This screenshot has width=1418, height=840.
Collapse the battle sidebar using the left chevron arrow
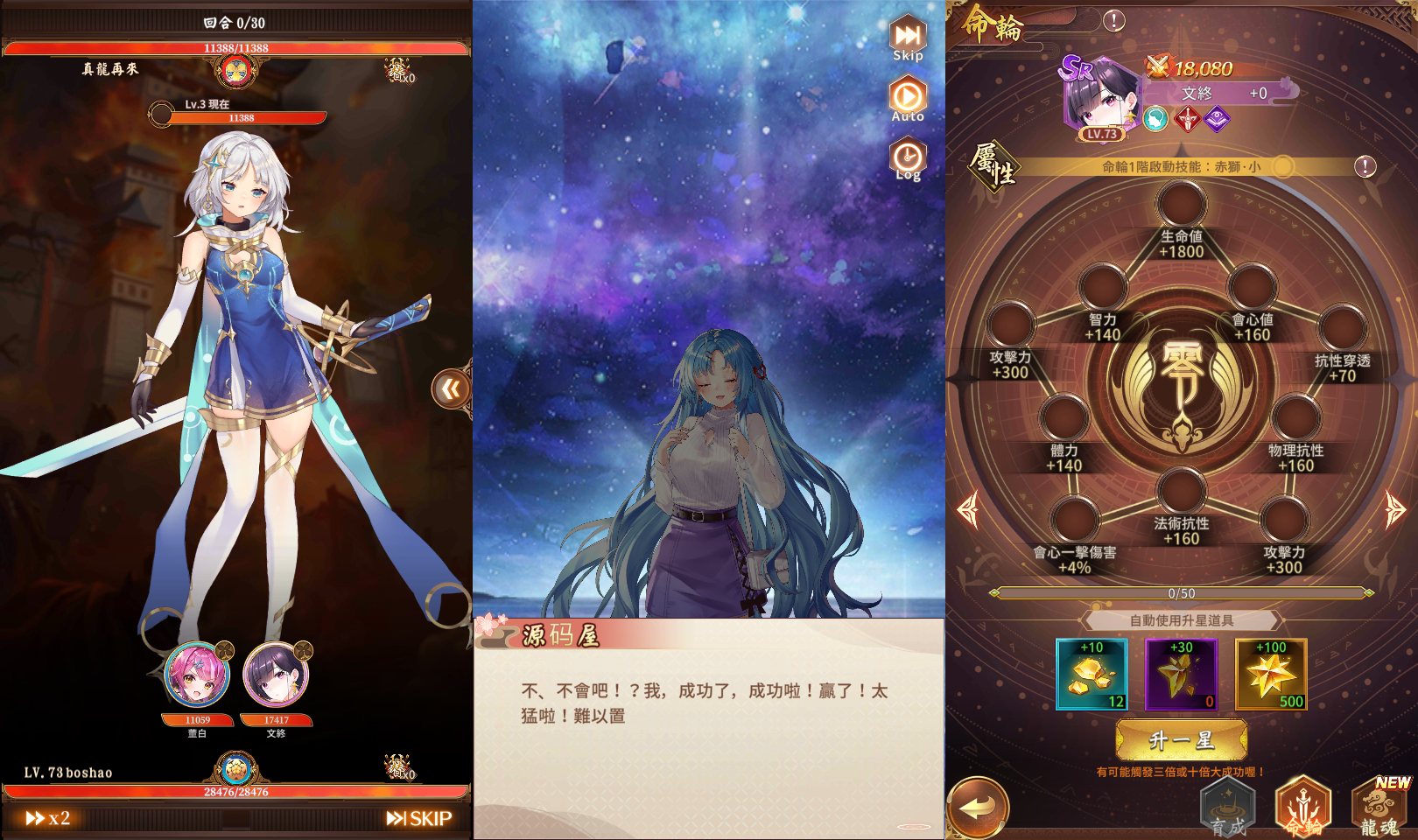452,389
